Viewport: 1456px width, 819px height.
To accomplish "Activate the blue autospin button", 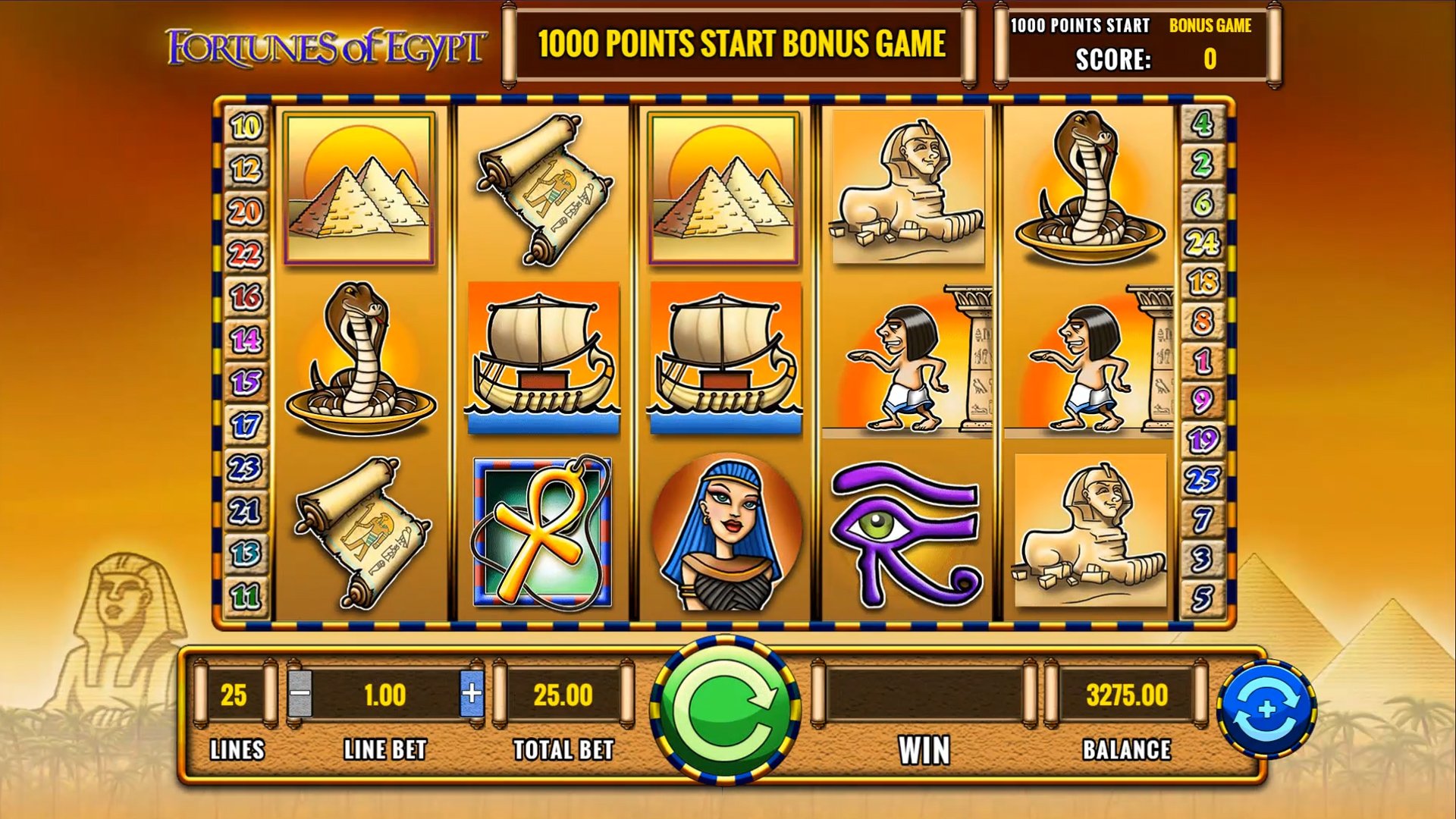I will (x=1266, y=709).
